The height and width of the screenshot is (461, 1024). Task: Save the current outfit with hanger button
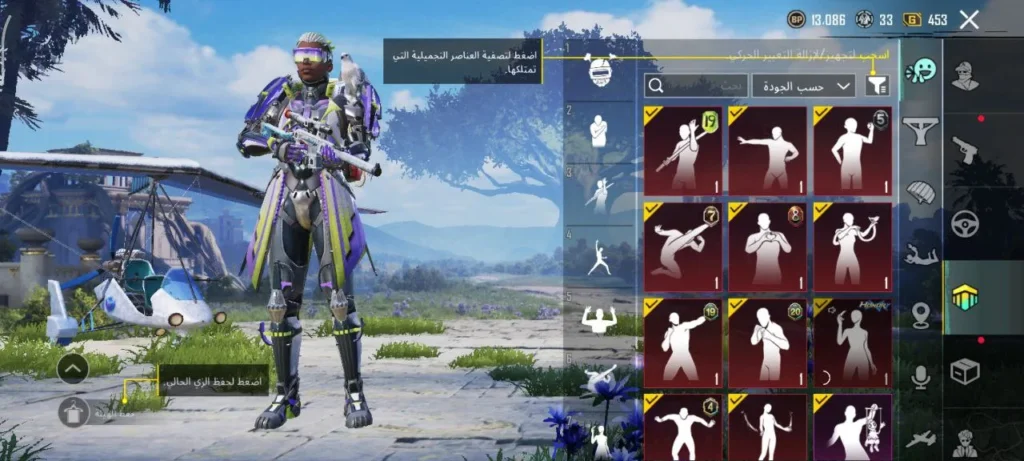pos(74,411)
